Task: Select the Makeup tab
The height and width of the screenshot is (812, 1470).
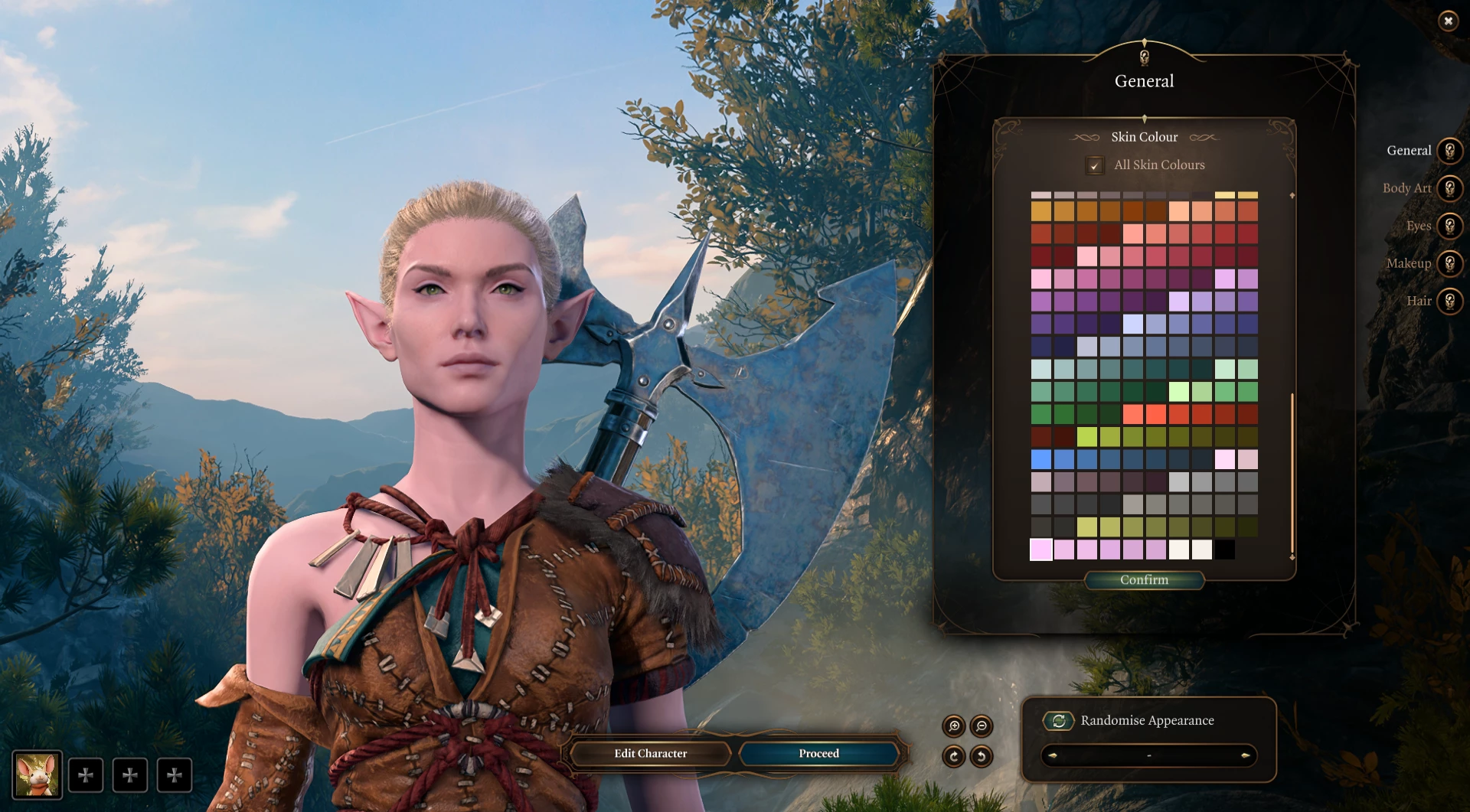Action: (1449, 263)
